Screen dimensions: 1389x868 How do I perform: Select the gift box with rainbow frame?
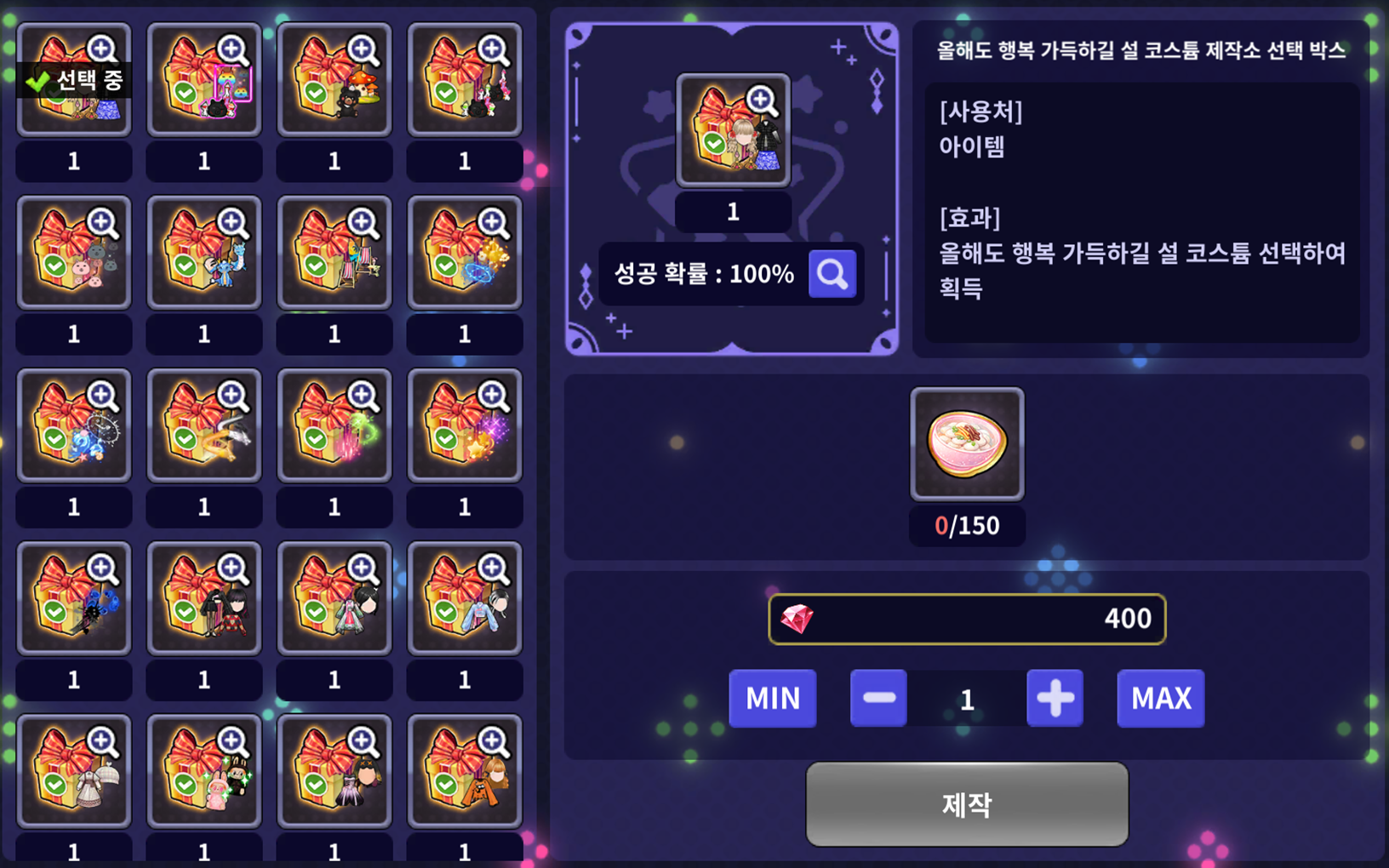pyautogui.click(x=204, y=80)
